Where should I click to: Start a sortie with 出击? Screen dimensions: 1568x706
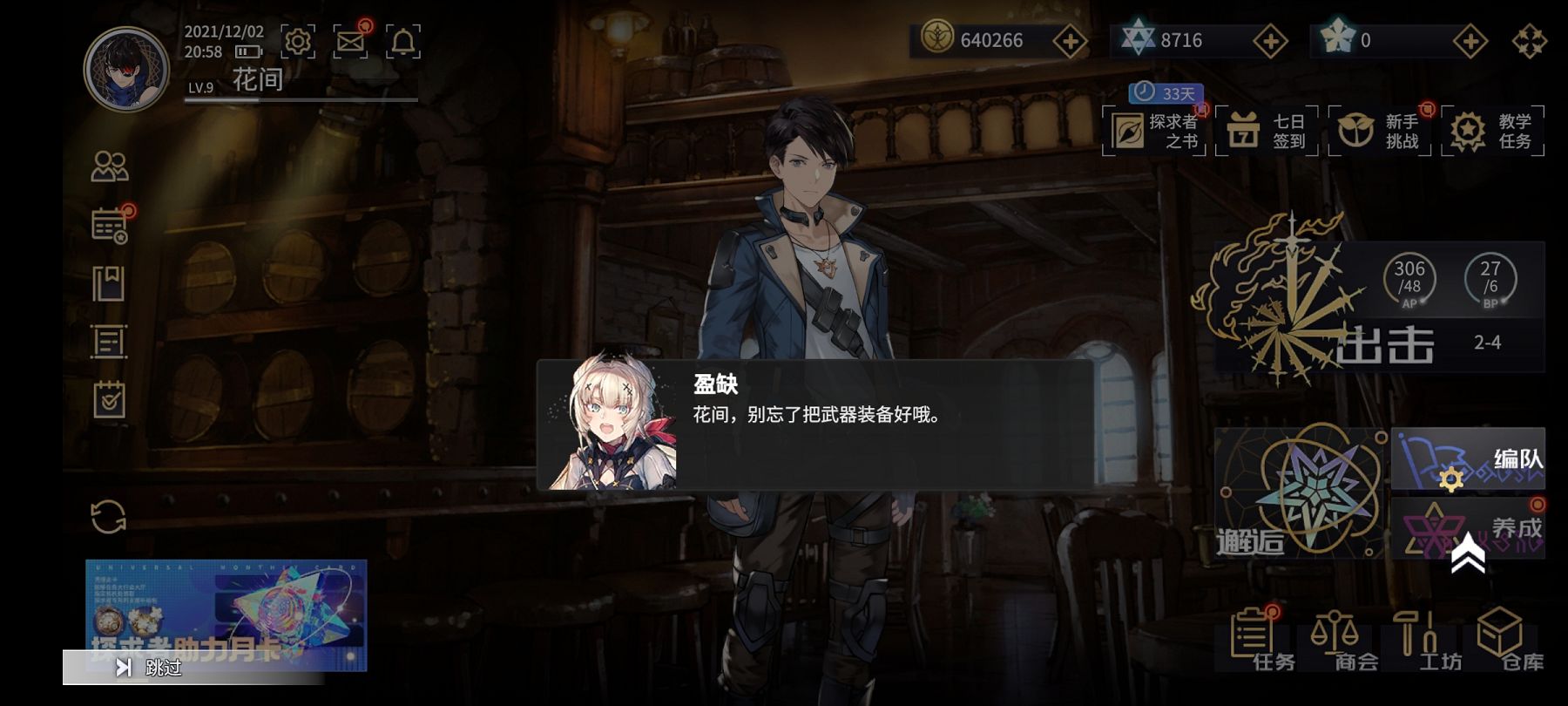[x=1383, y=343]
